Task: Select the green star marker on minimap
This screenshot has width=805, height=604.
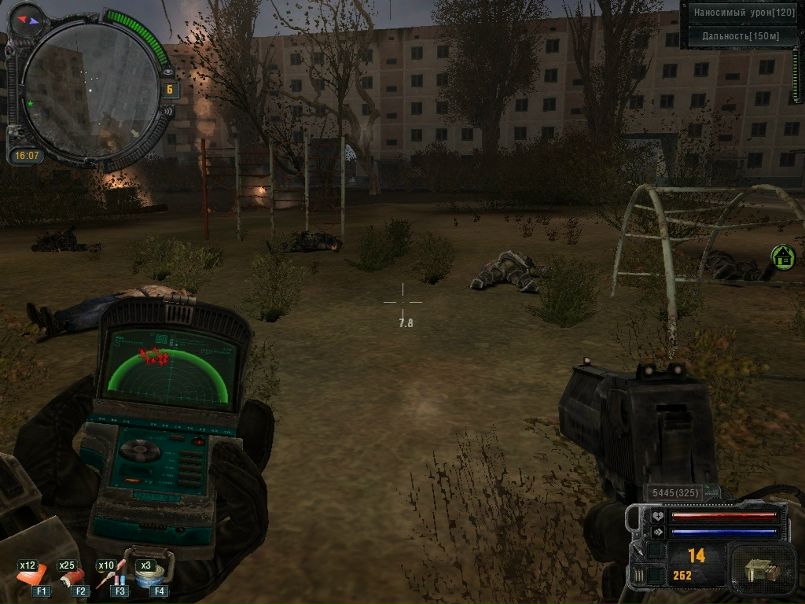Action: click(31, 103)
